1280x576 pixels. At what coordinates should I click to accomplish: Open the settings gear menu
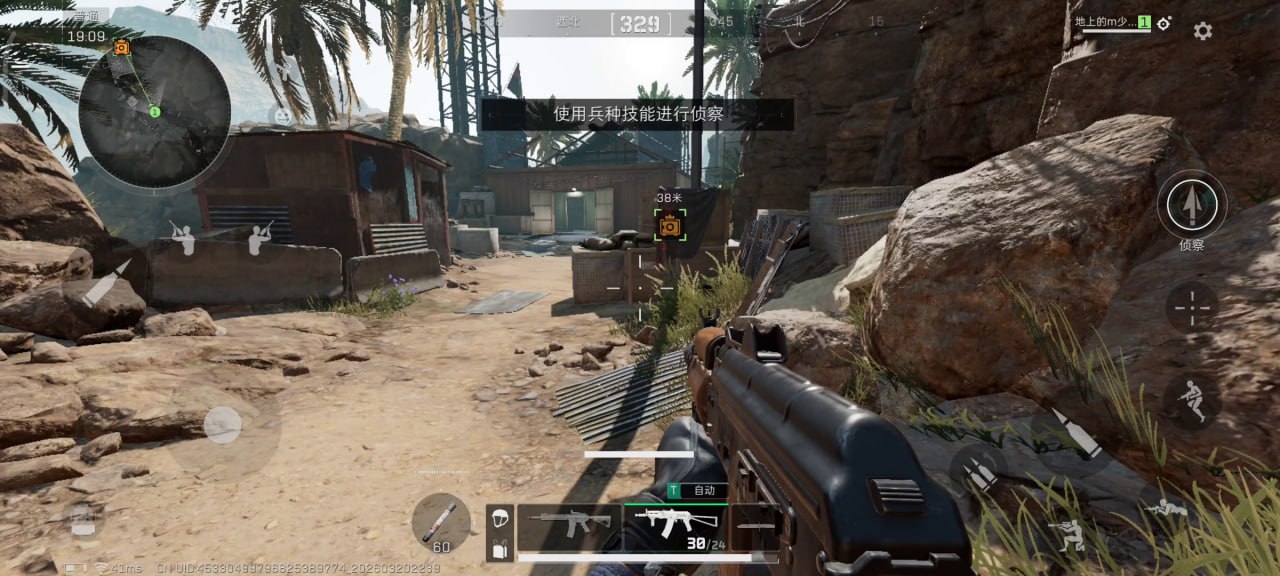[x=1202, y=31]
